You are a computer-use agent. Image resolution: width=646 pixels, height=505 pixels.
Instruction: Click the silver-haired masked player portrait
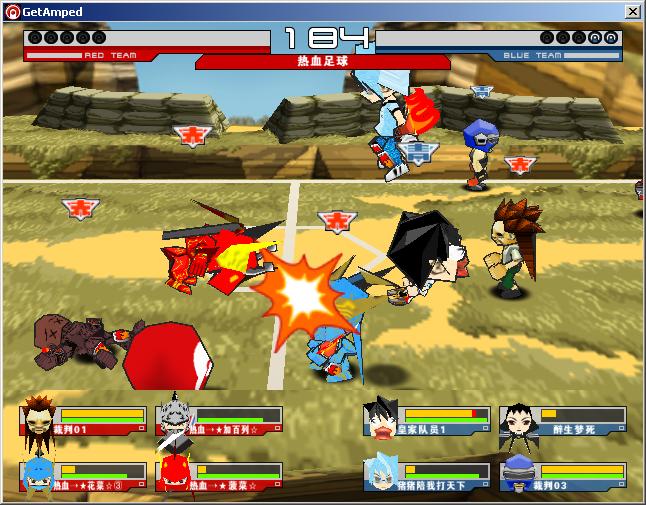tap(174, 418)
